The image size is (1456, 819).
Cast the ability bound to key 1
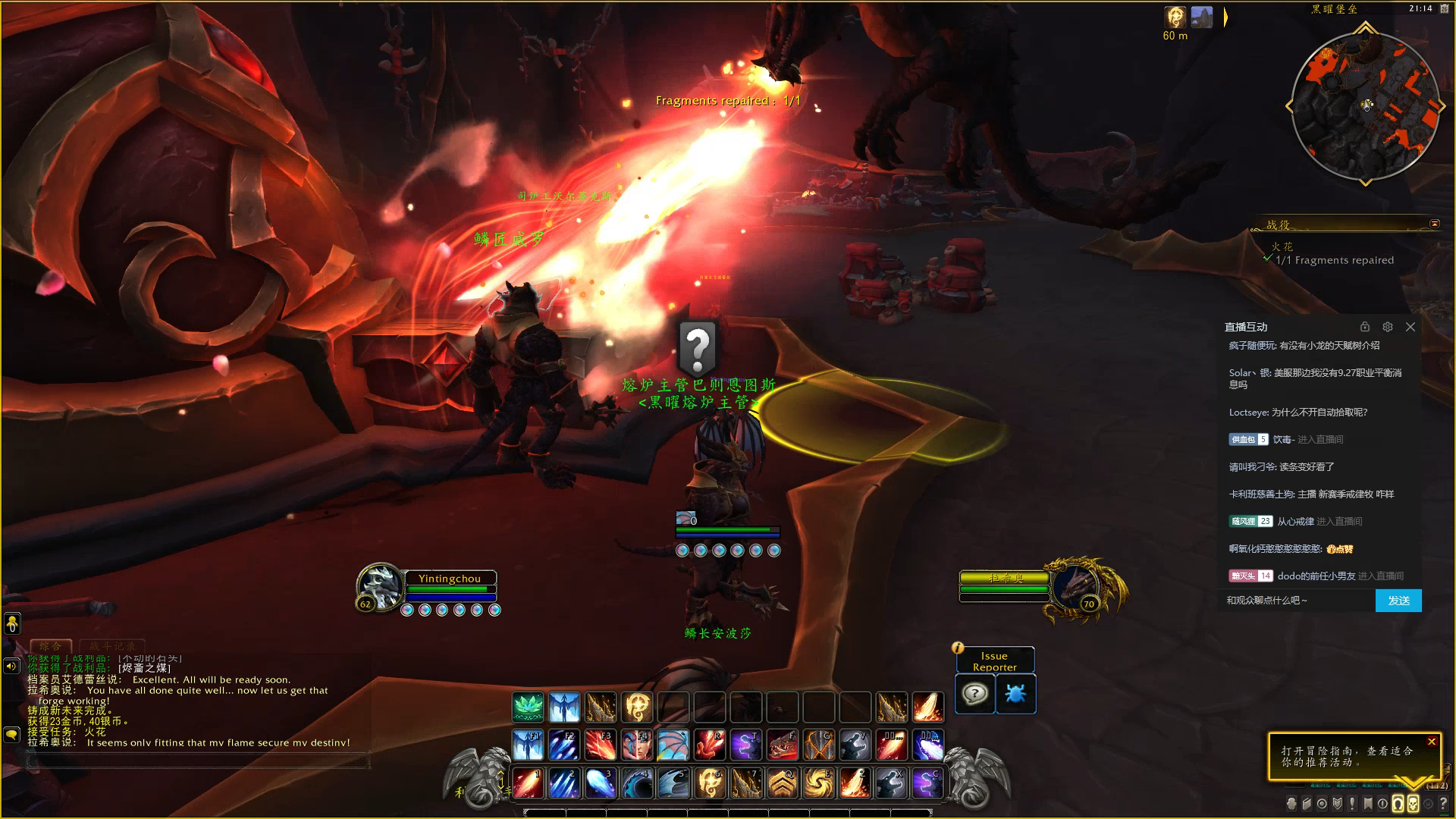click(x=528, y=783)
